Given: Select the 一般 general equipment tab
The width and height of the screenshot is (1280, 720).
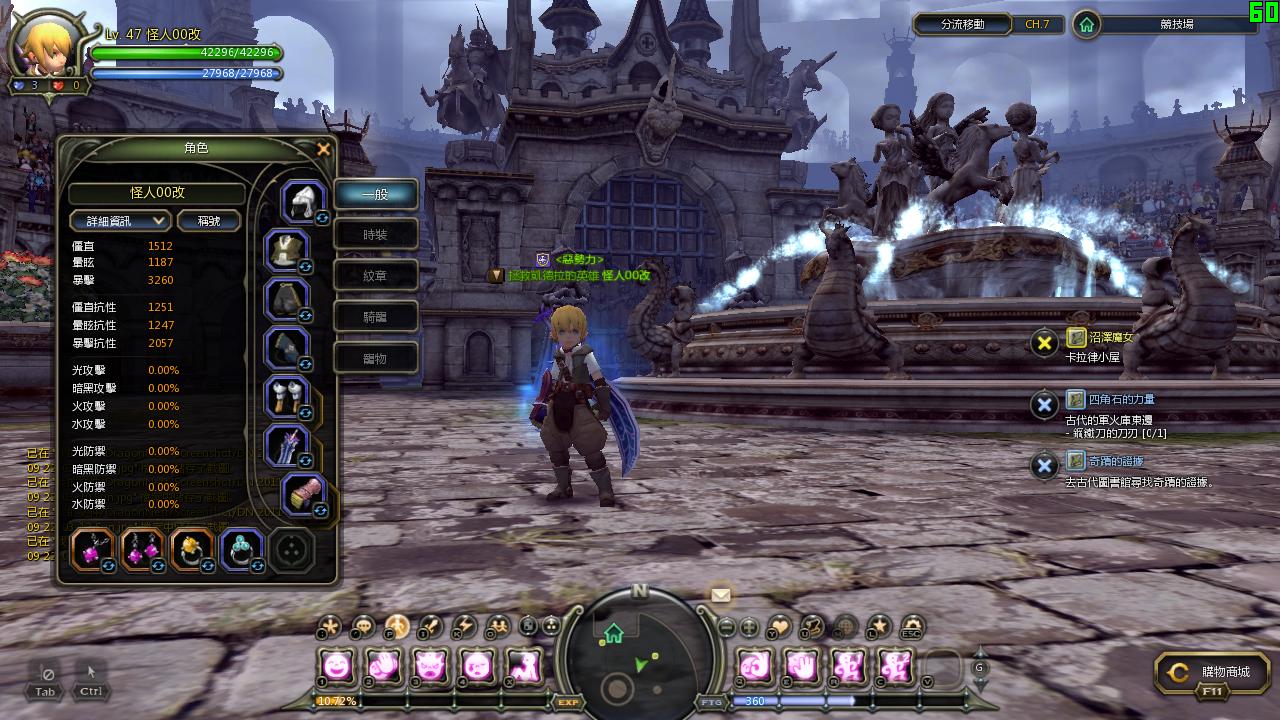Looking at the screenshot, I should 375,194.
